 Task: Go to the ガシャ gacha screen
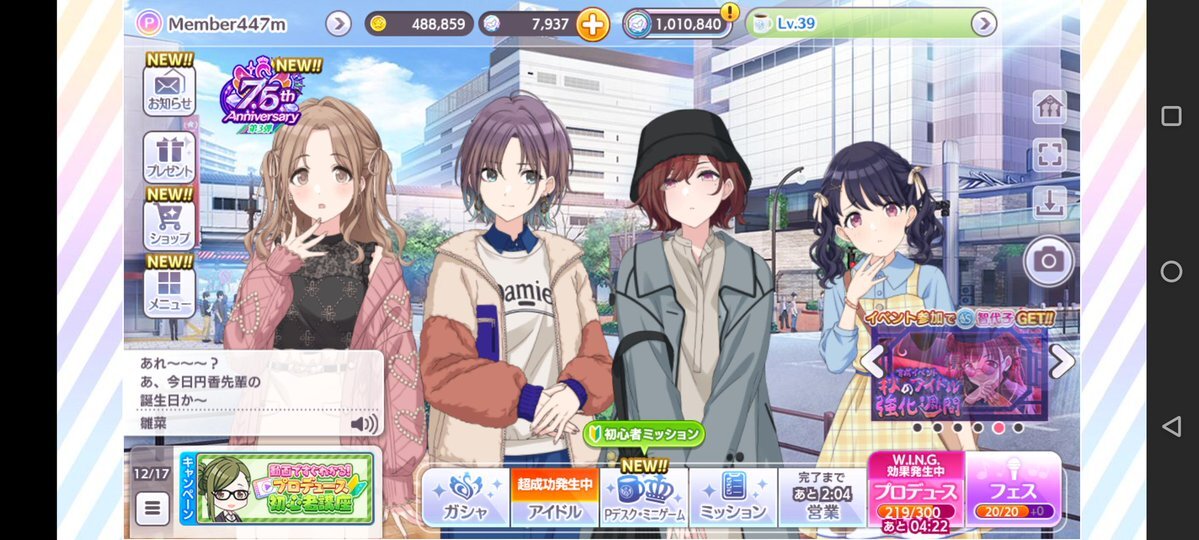pos(465,497)
